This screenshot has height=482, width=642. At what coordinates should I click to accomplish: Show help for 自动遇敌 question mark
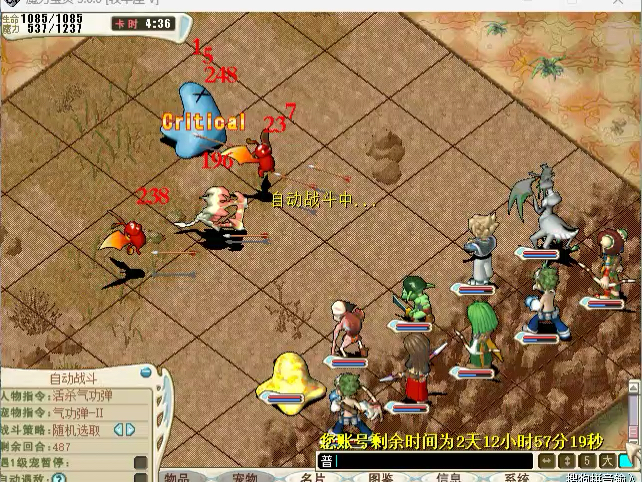coord(59,478)
